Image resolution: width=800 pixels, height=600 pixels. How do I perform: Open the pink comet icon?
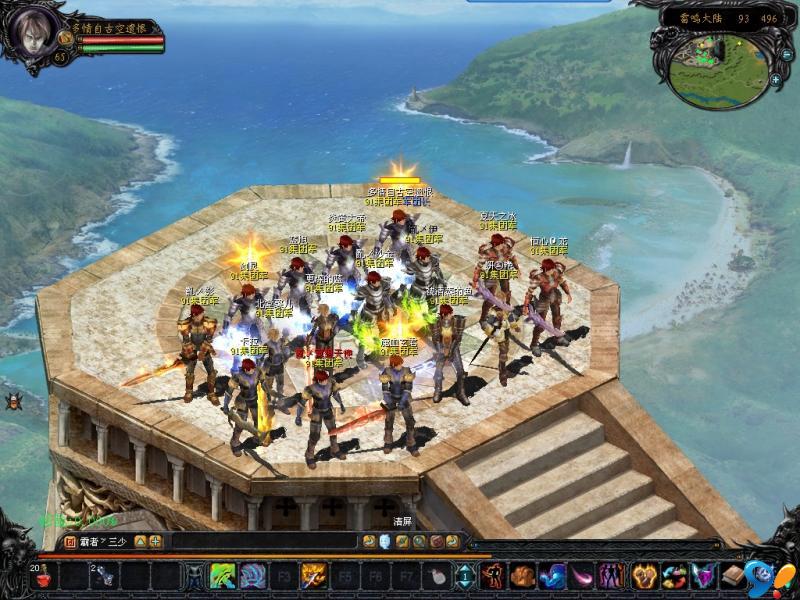coord(582,576)
